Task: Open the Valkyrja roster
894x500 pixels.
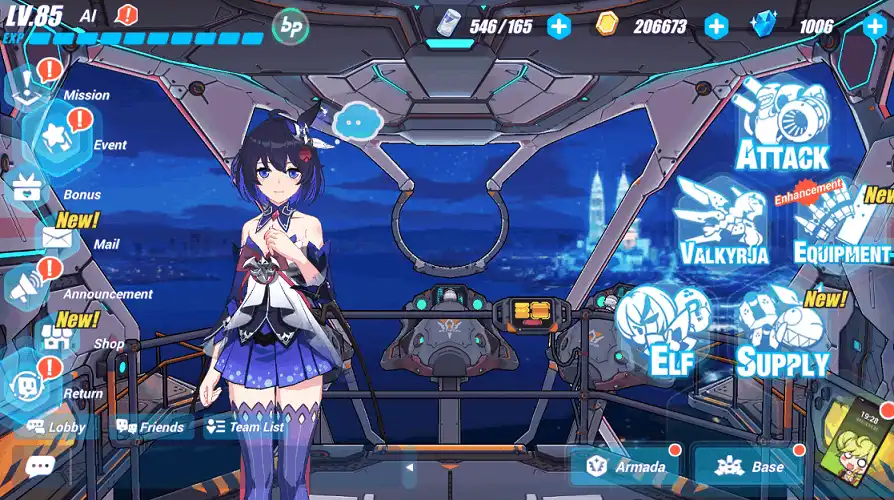Action: coord(722,226)
